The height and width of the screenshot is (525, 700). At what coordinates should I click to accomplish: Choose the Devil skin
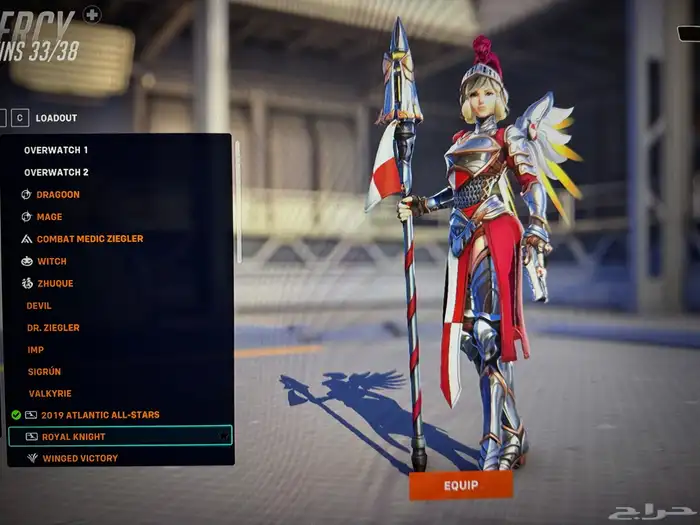tap(39, 305)
